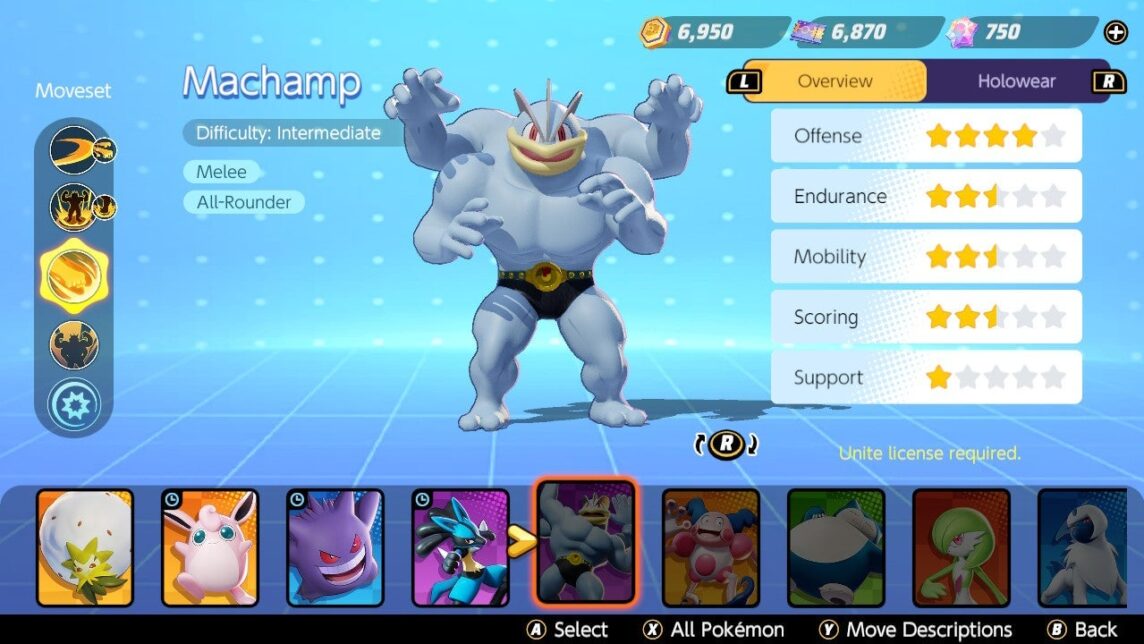Choose the Eldegoss portrait

(x=85, y=547)
